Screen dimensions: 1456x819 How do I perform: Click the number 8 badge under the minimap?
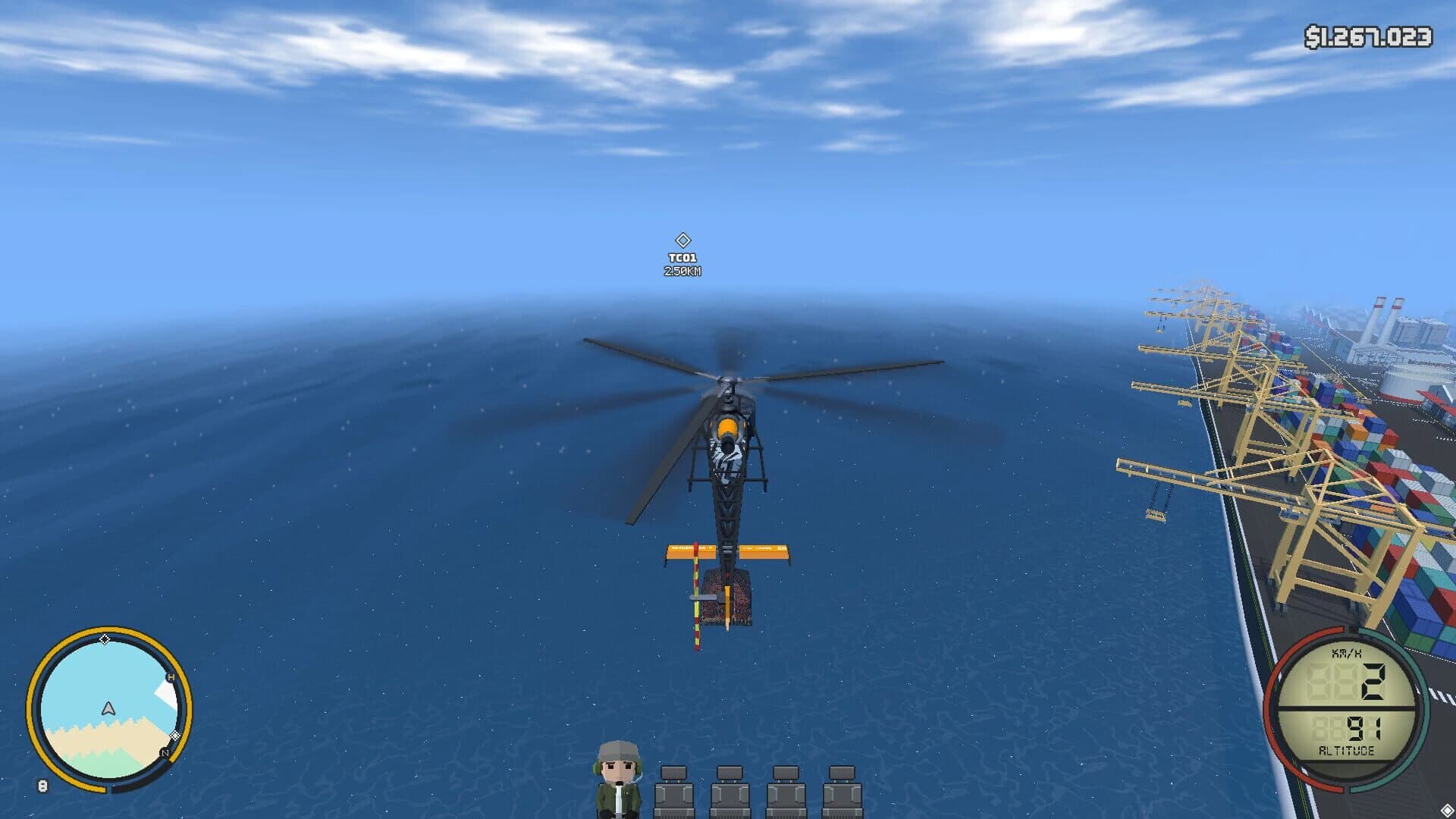pyautogui.click(x=42, y=786)
